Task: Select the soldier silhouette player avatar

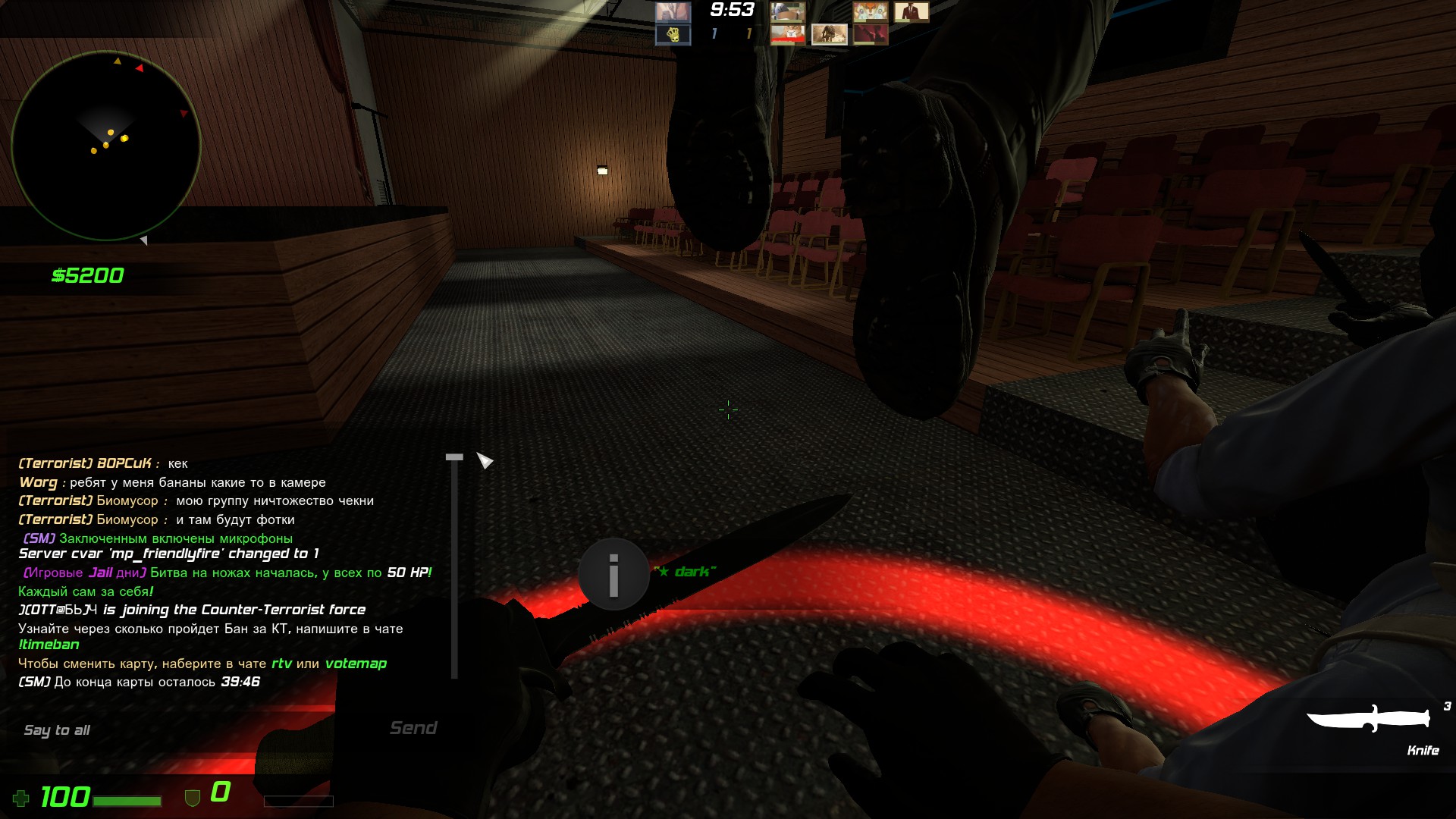Action: click(829, 35)
